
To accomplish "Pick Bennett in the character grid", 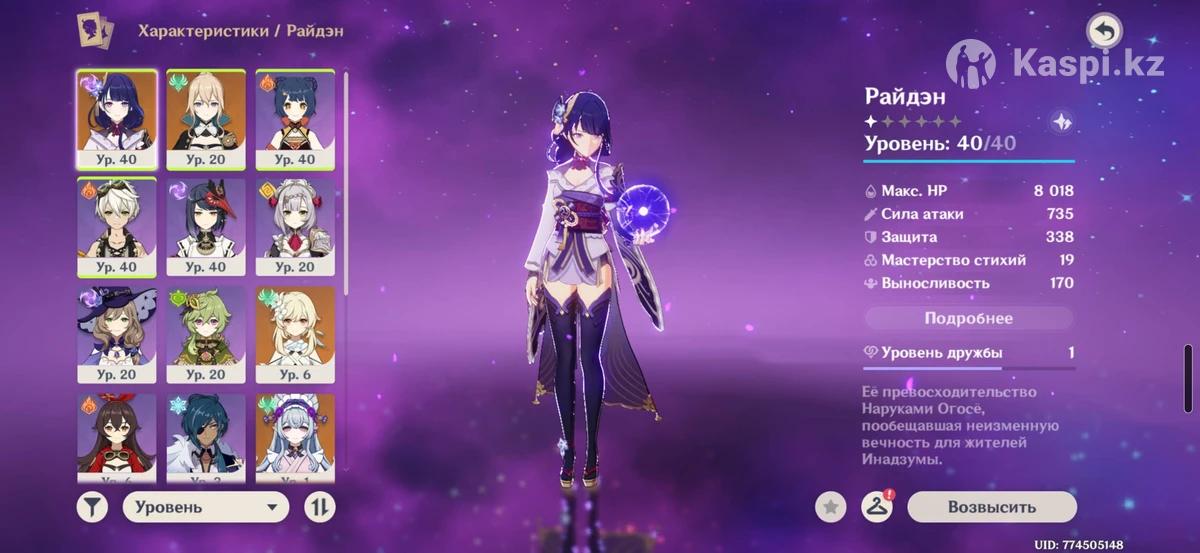I will point(116,228).
